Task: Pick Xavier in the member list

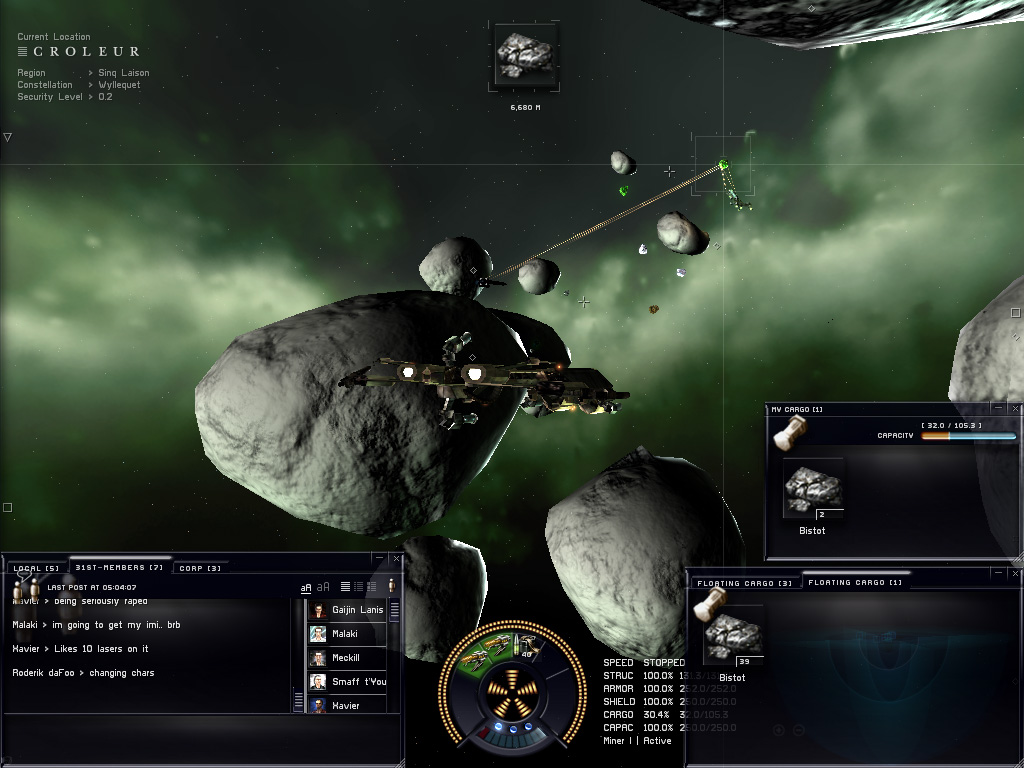Action: coord(344,705)
